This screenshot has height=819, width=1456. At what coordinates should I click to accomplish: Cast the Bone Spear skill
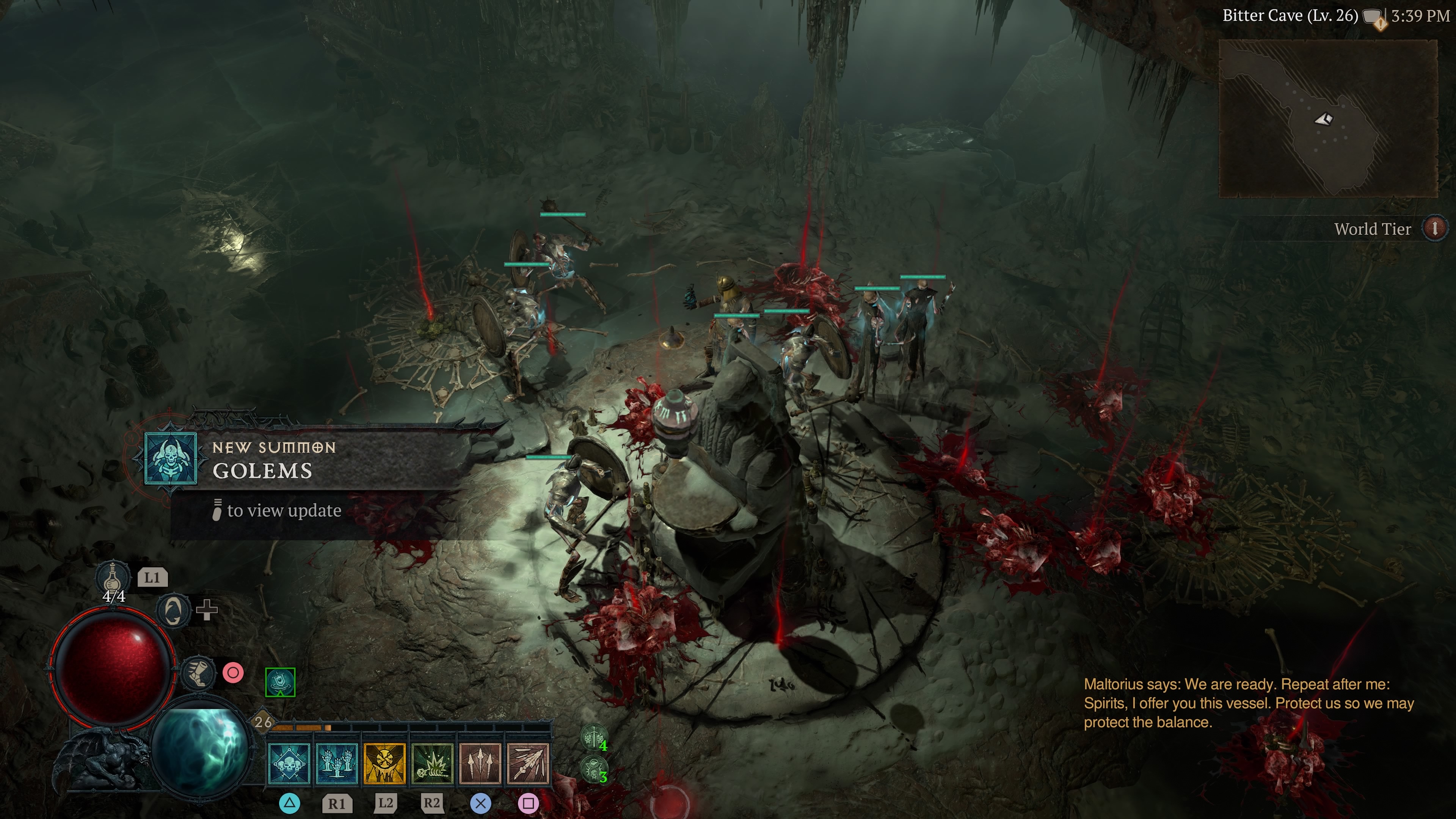pyautogui.click(x=528, y=764)
